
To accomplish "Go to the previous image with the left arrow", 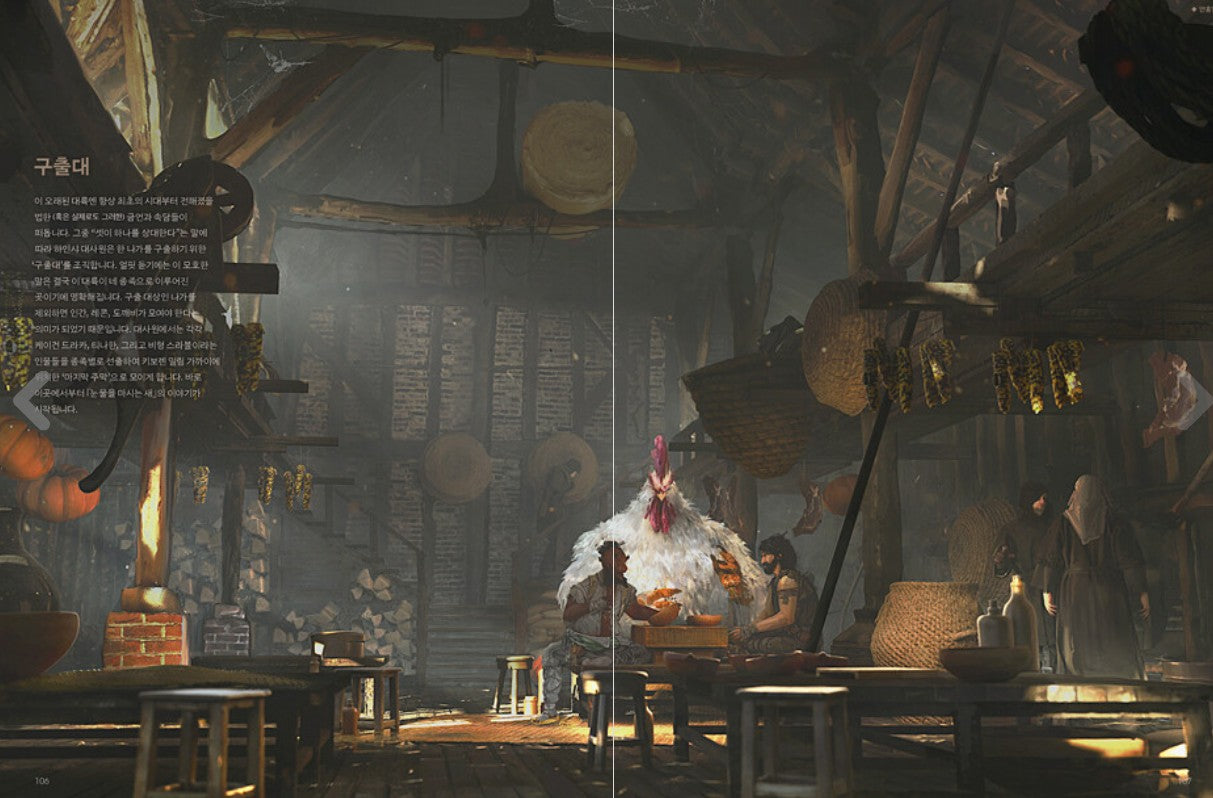I will click(29, 400).
